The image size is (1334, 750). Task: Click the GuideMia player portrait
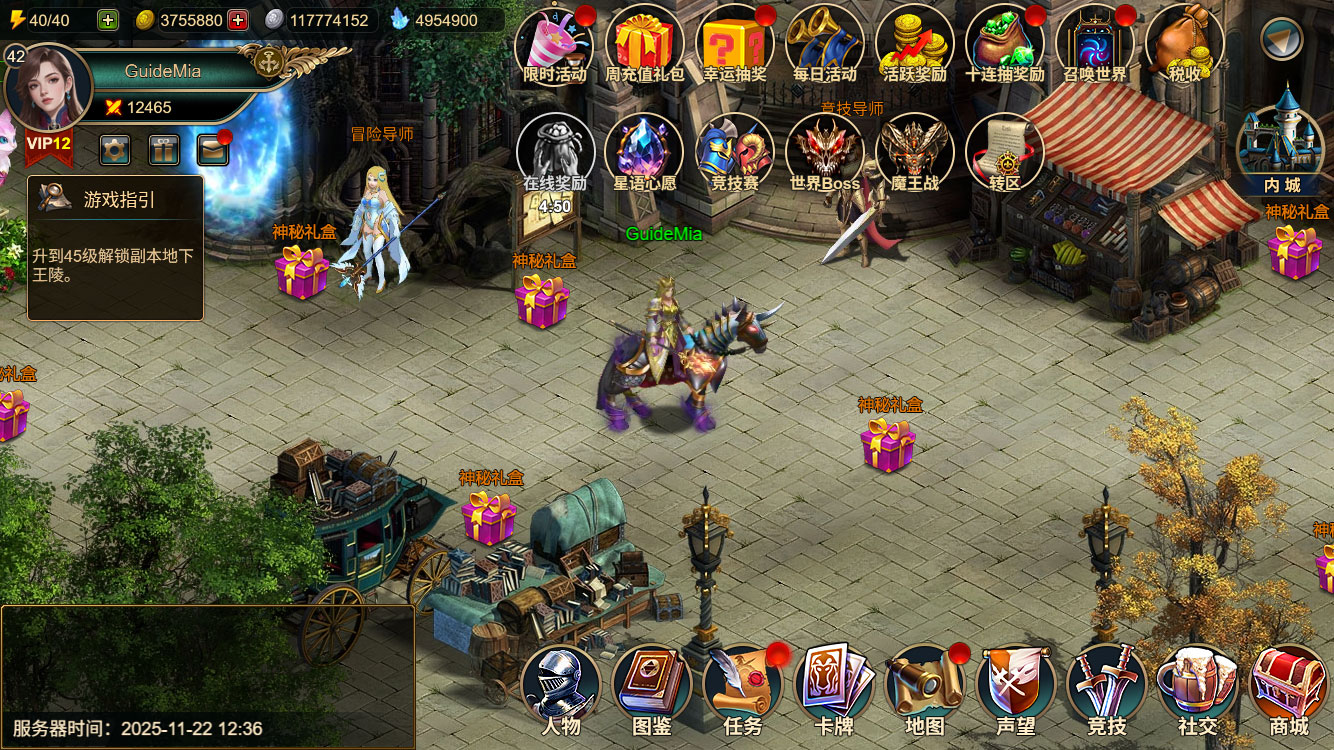(48, 88)
